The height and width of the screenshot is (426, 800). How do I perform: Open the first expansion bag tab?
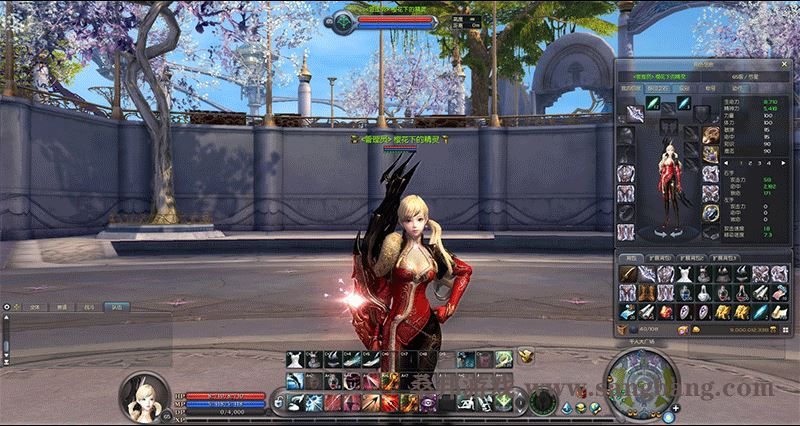point(661,257)
